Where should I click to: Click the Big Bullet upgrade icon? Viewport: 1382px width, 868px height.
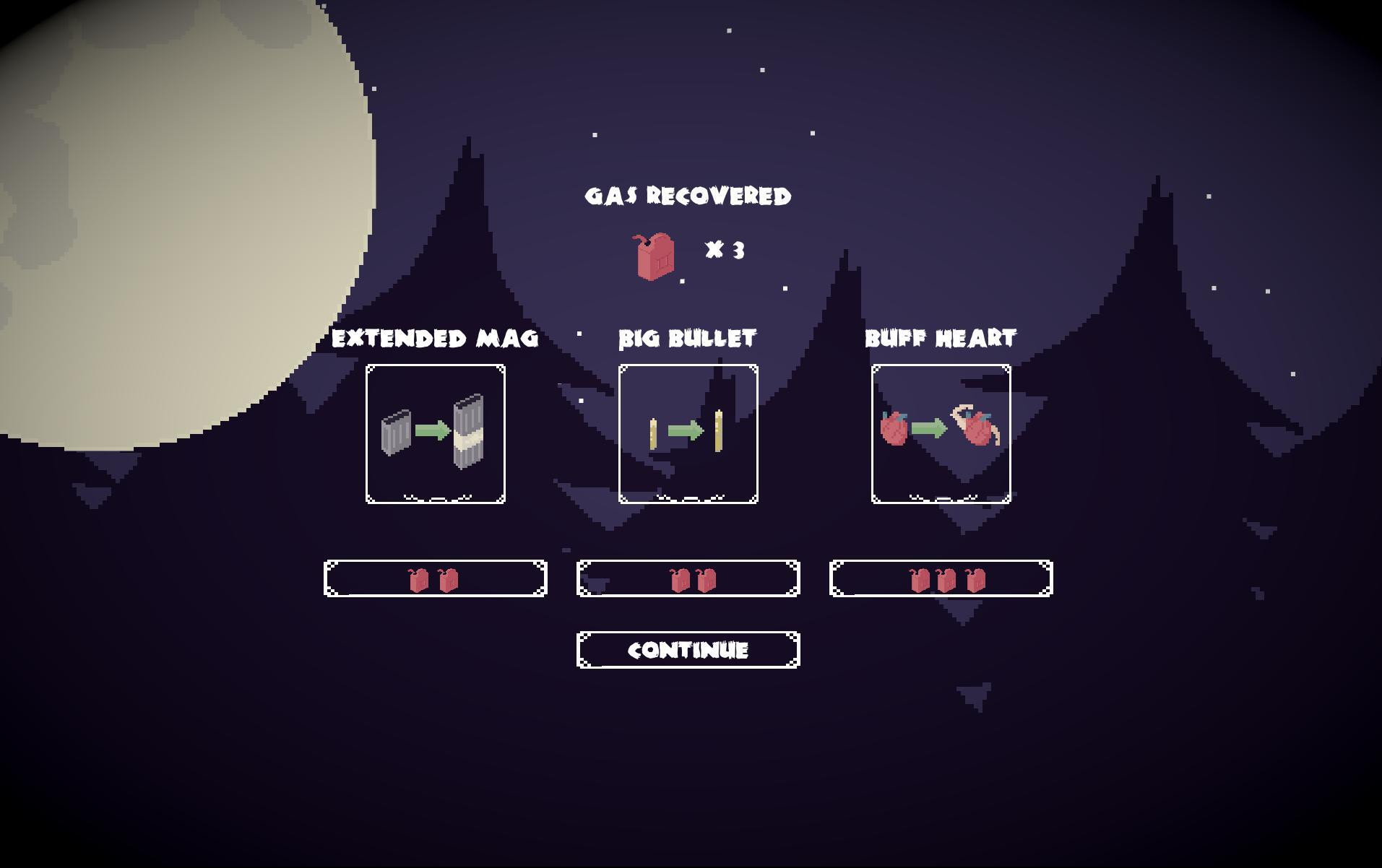tap(688, 432)
